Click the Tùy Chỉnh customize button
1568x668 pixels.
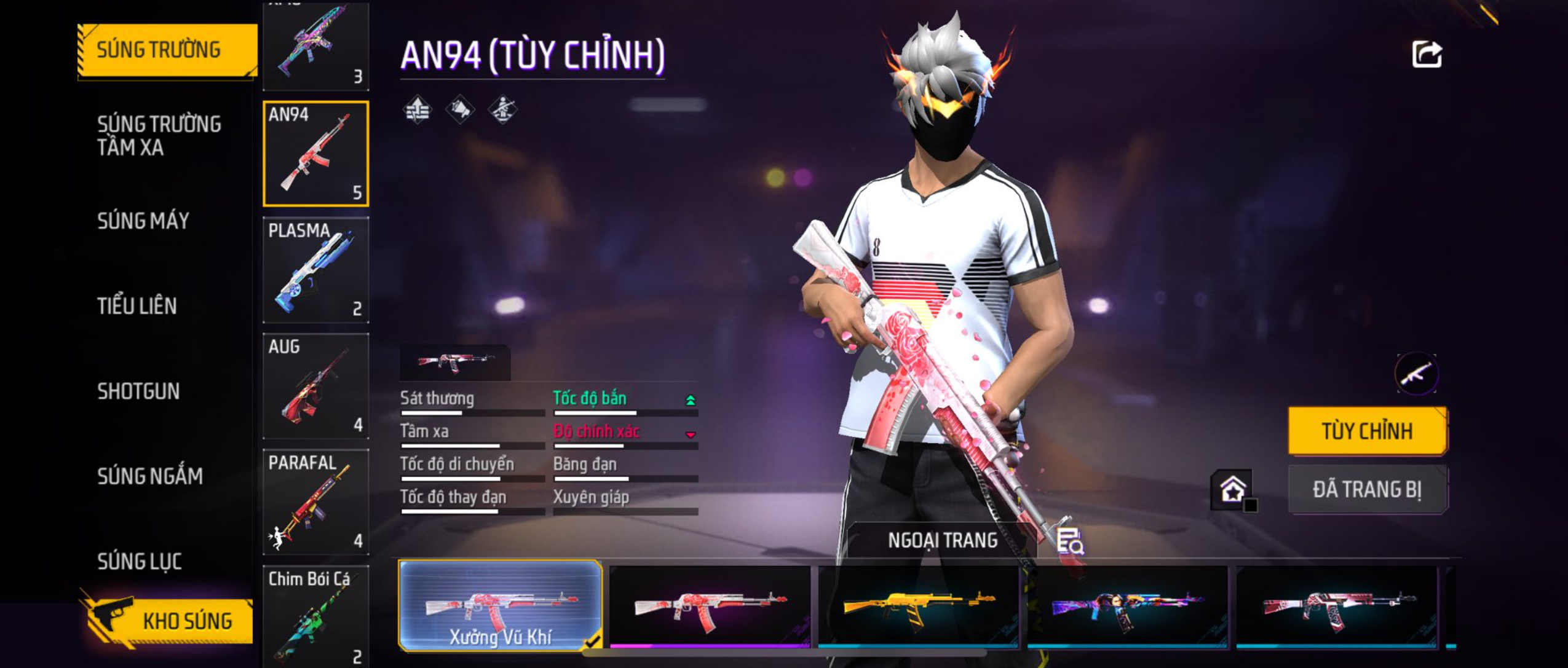[1367, 431]
